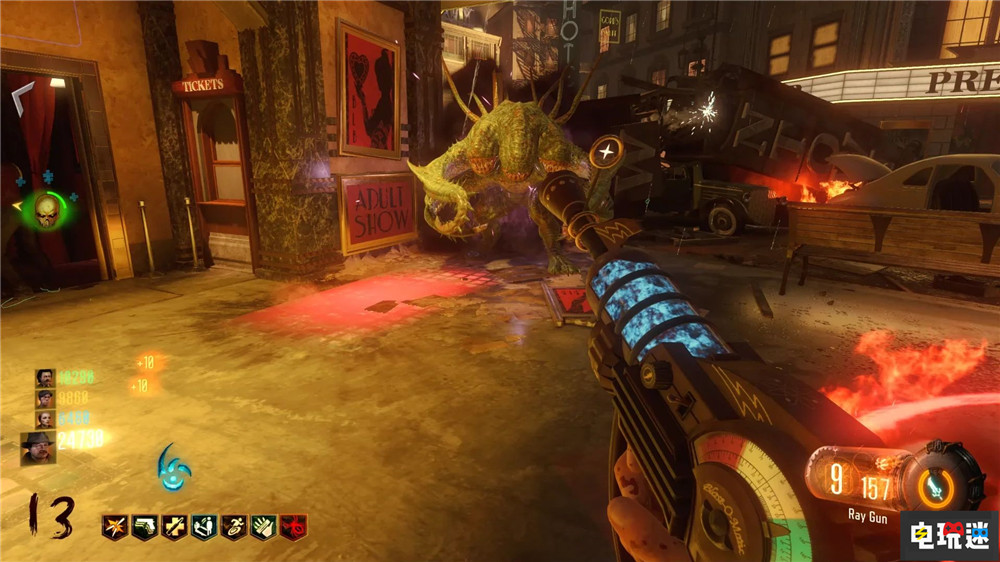Select the Double Tap perk icon

[115, 526]
